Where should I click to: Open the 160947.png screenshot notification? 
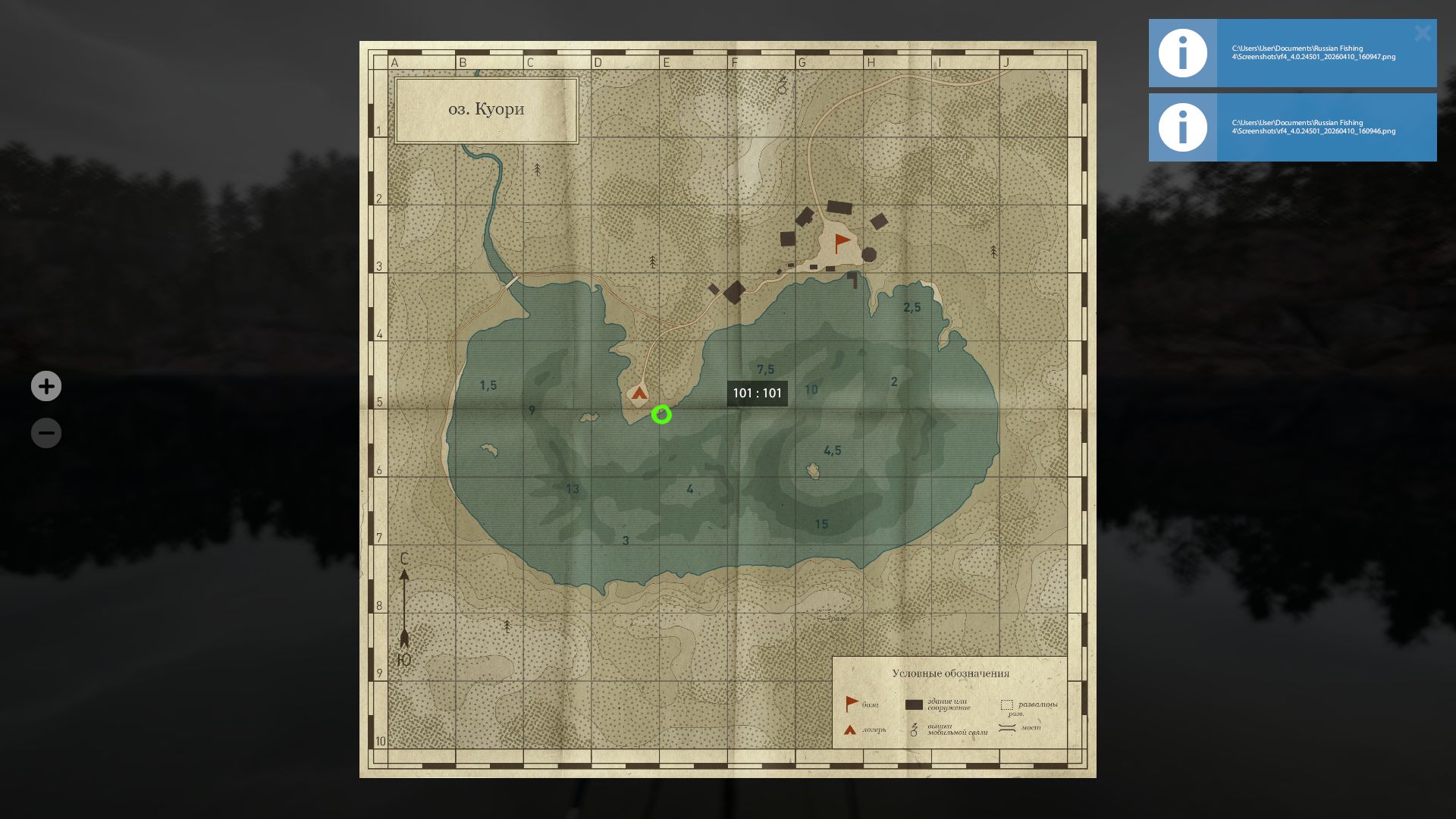1319,52
